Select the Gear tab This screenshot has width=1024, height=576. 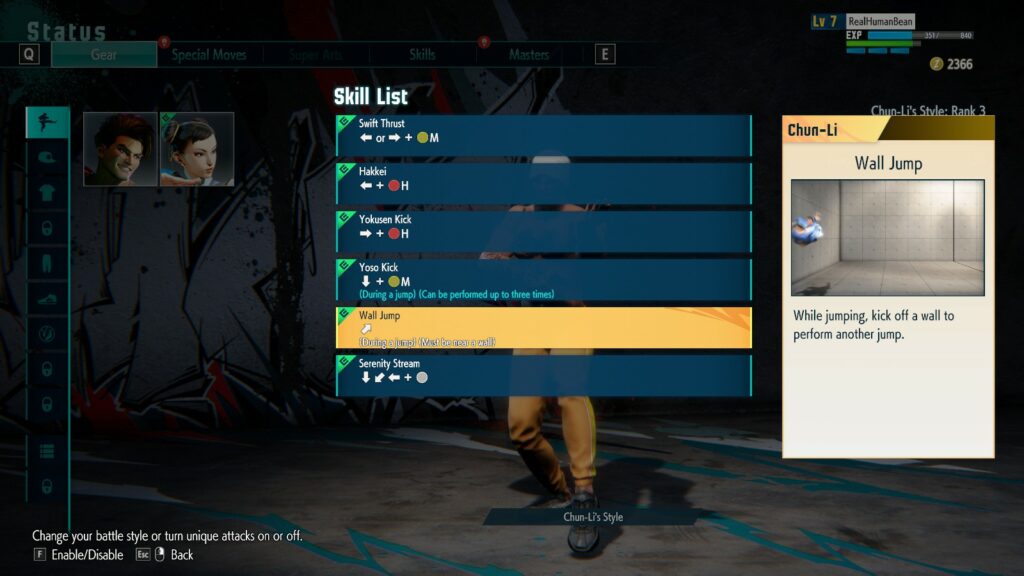tap(104, 55)
